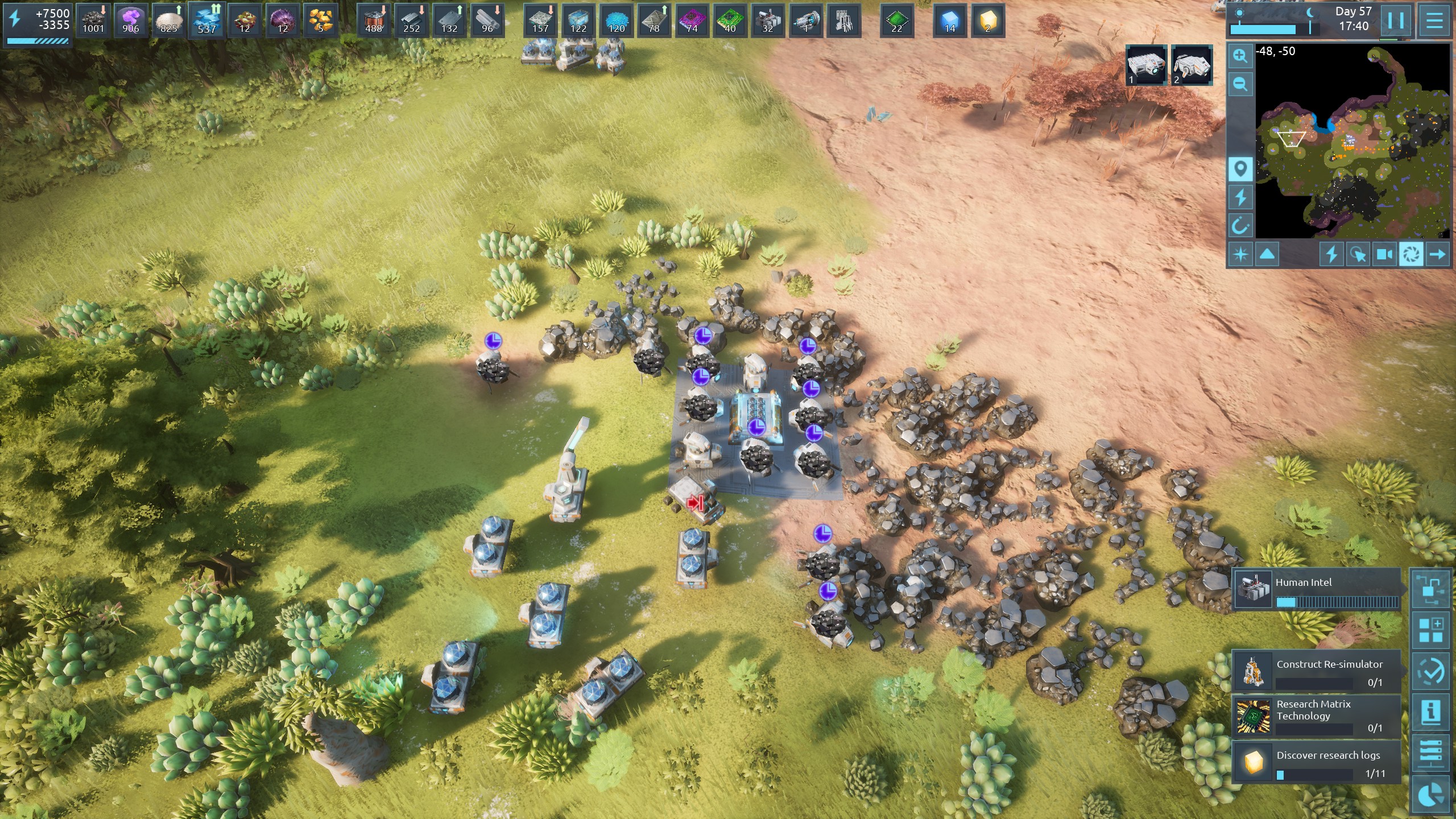
Task: Select control group 2 unit thumbnail
Action: click(x=1192, y=65)
